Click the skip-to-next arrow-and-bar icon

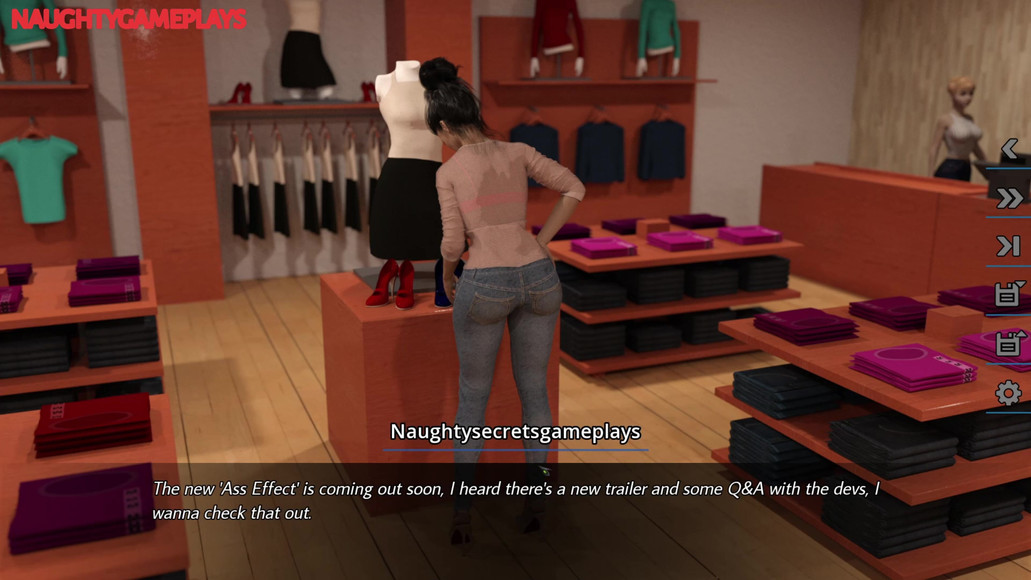1008,246
